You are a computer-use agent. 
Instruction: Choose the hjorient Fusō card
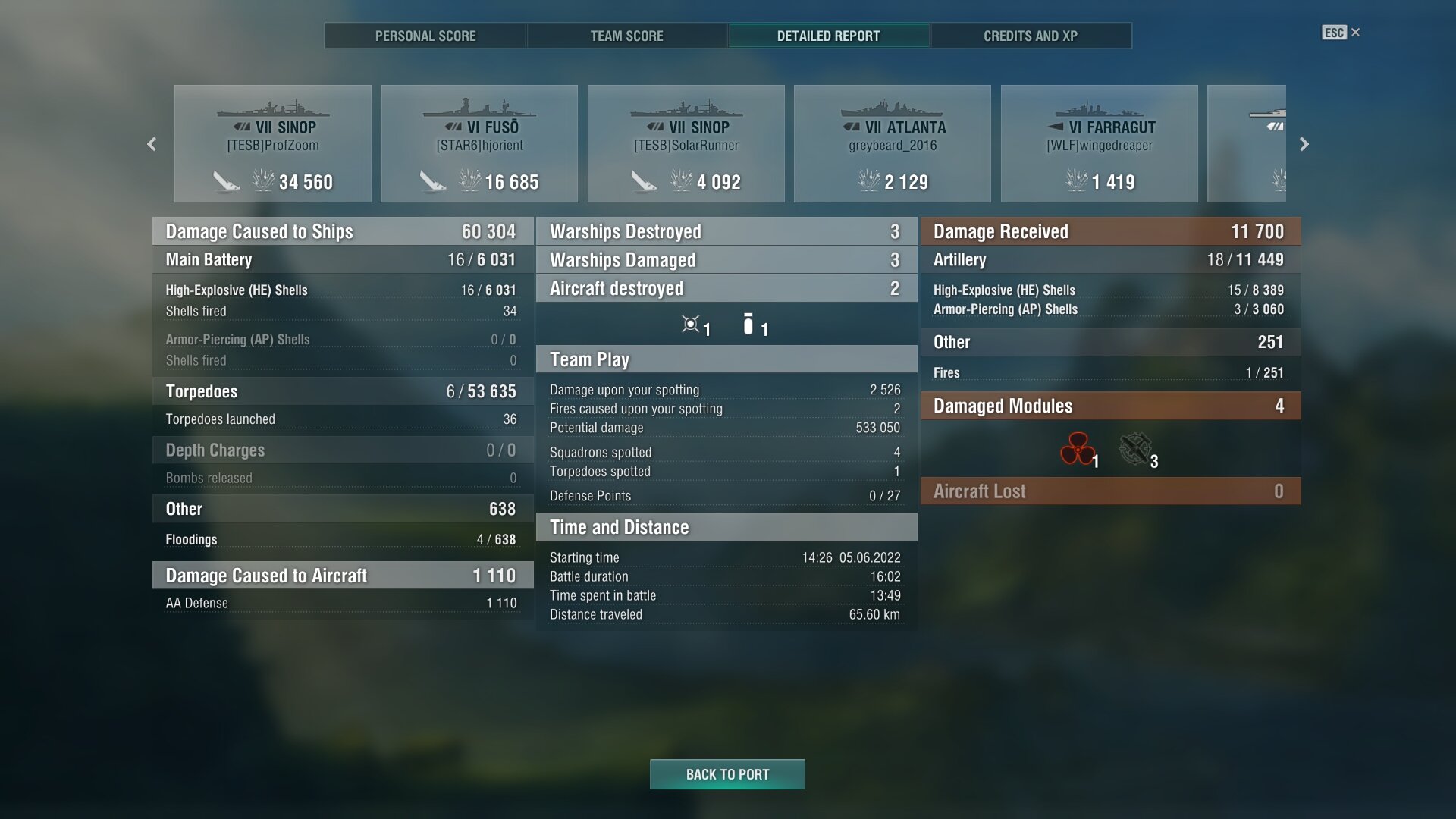pyautogui.click(x=479, y=144)
